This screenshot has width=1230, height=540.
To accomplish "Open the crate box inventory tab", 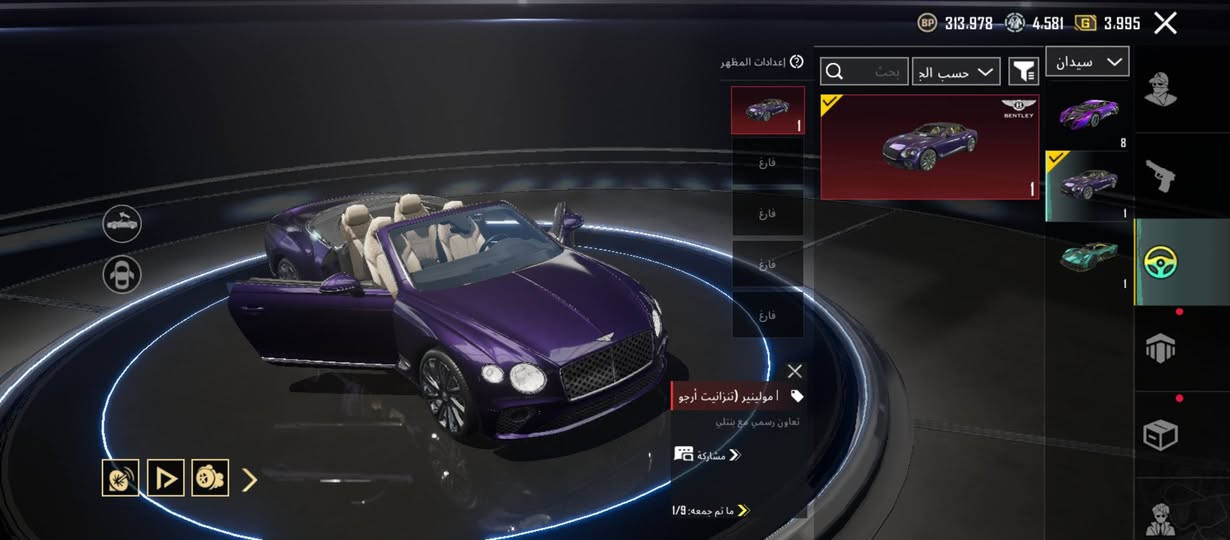I will point(1160,435).
